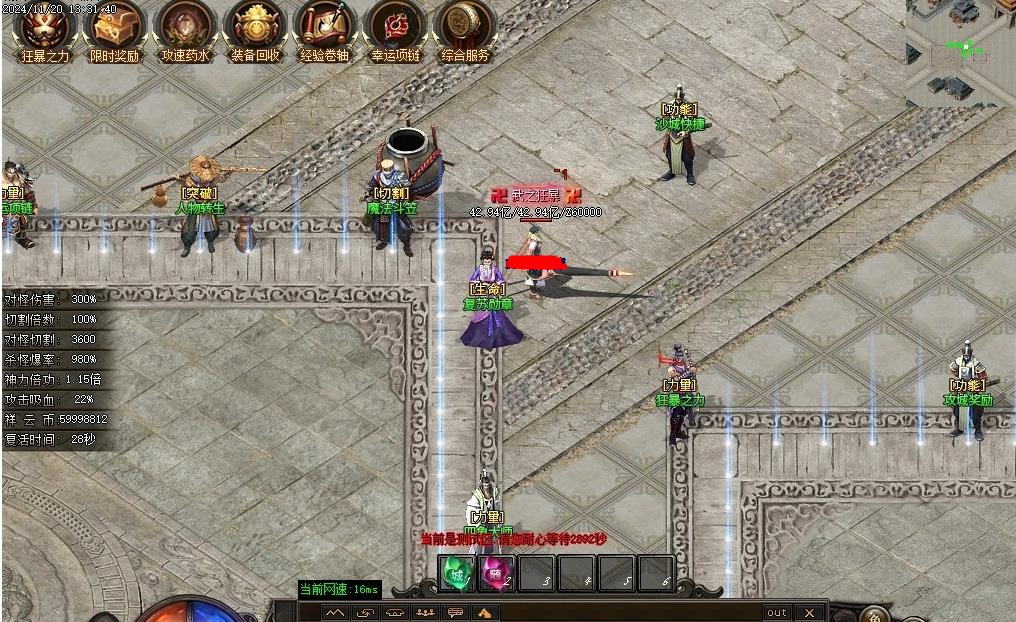Use the pink 随 gem in hotbar slot 2
The image size is (1016, 622).
tap(497, 574)
